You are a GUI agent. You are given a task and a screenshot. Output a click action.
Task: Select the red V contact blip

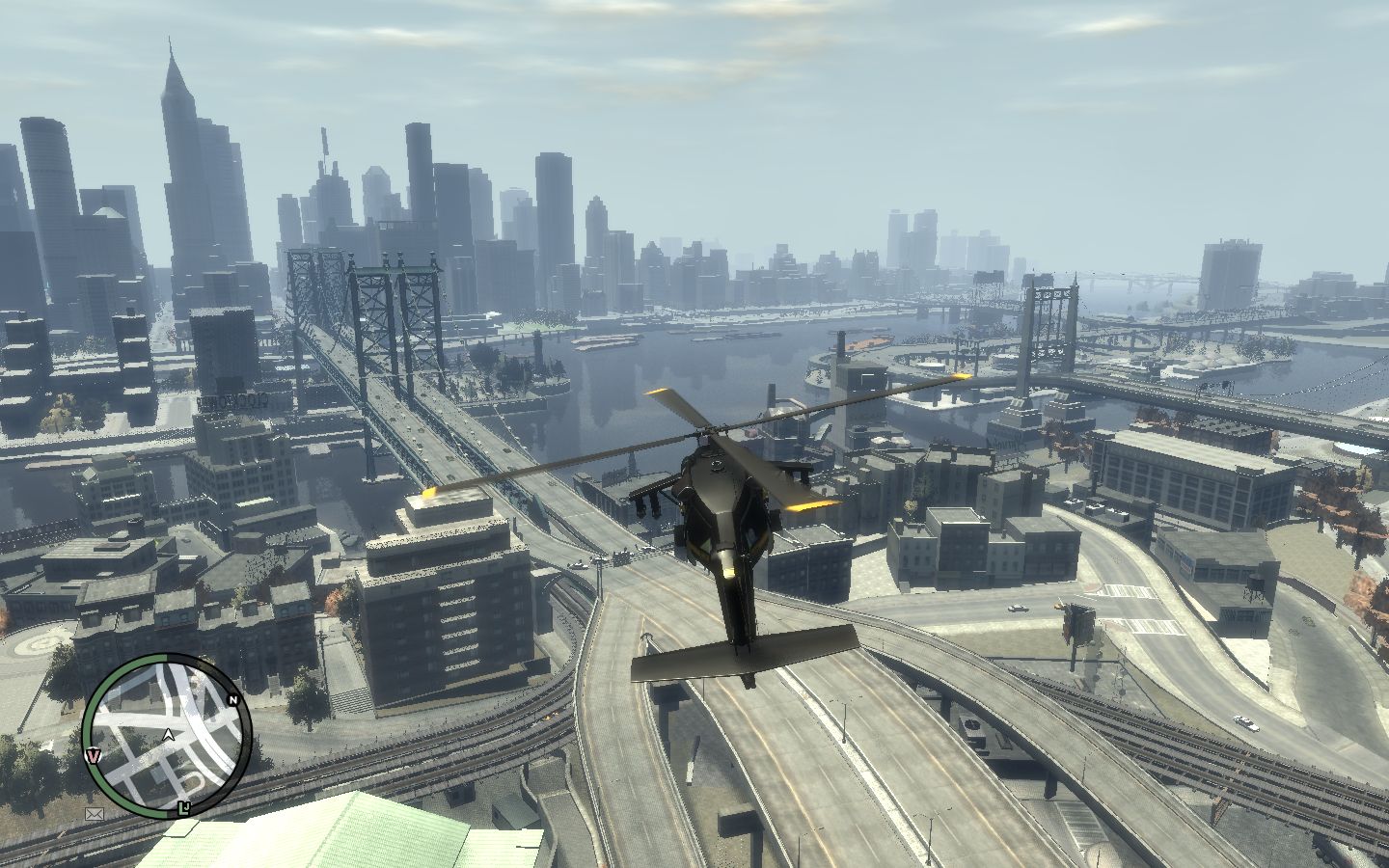click(94, 754)
